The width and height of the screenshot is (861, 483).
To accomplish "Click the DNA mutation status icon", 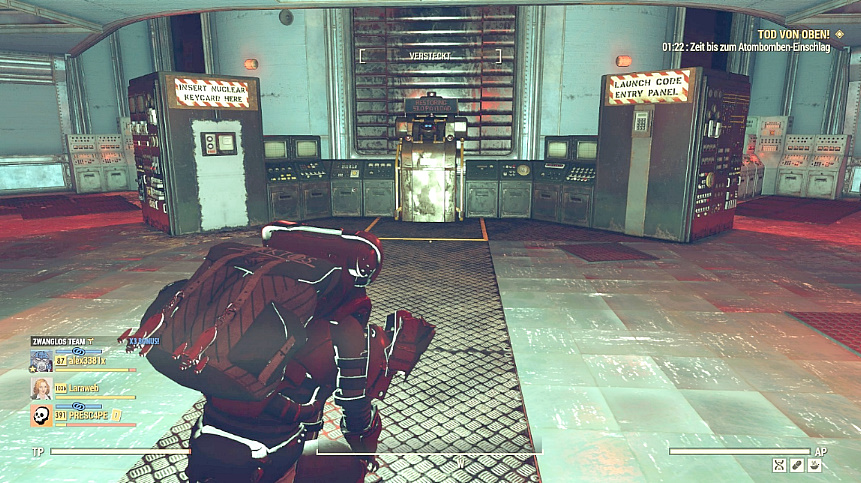I will point(779,465).
